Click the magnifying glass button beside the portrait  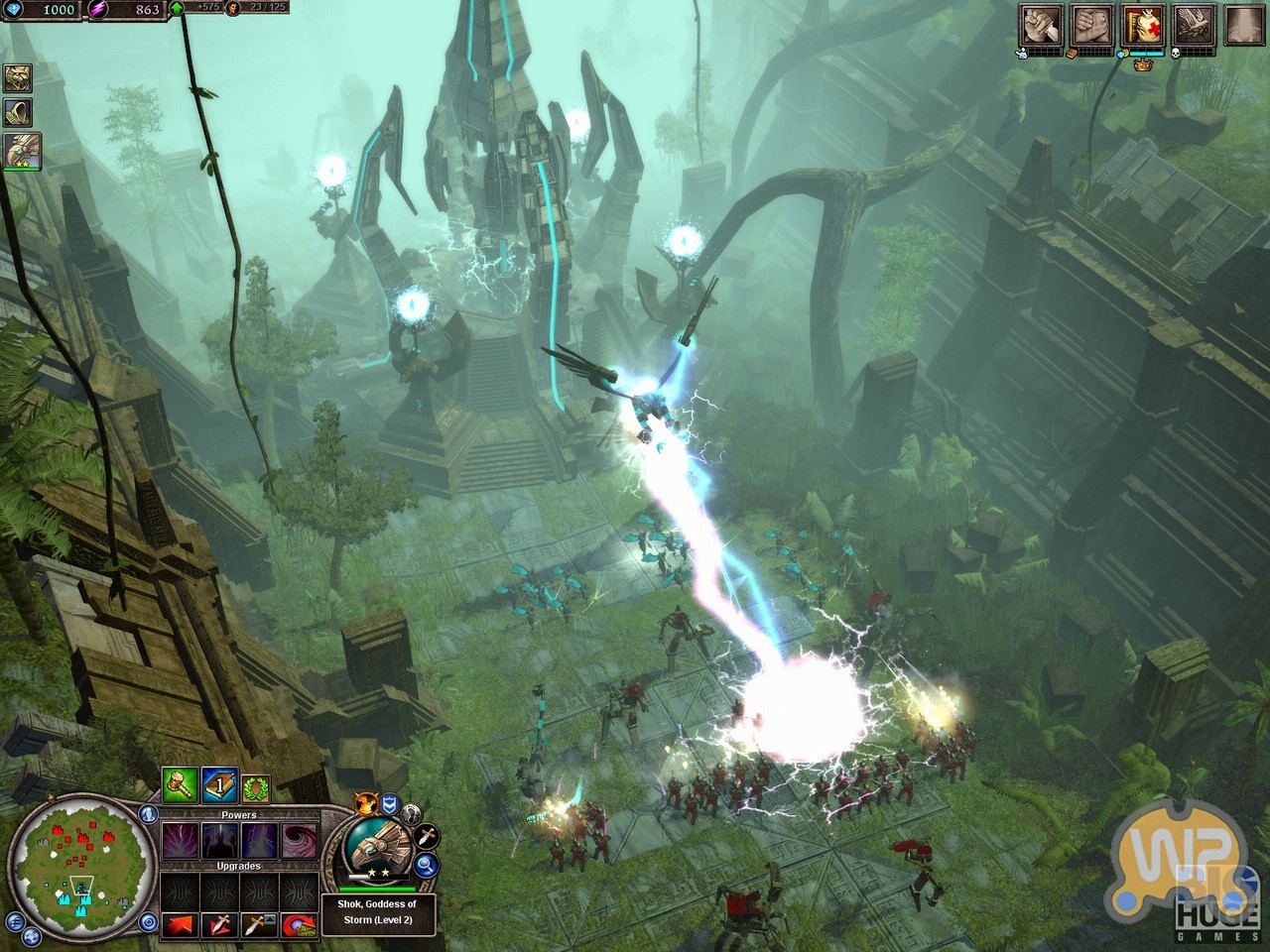pos(428,866)
